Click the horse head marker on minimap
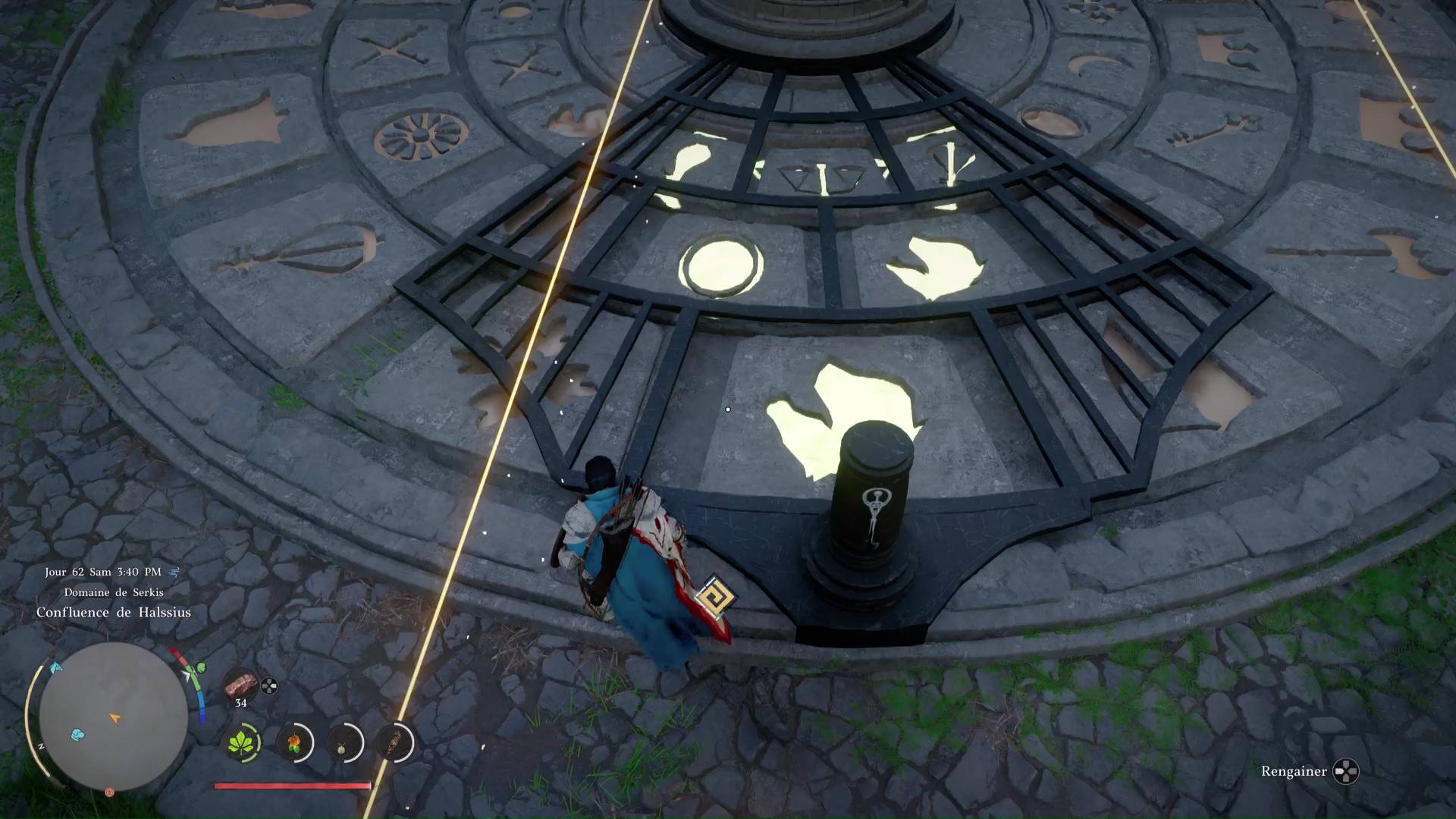1456x819 pixels. (55, 668)
